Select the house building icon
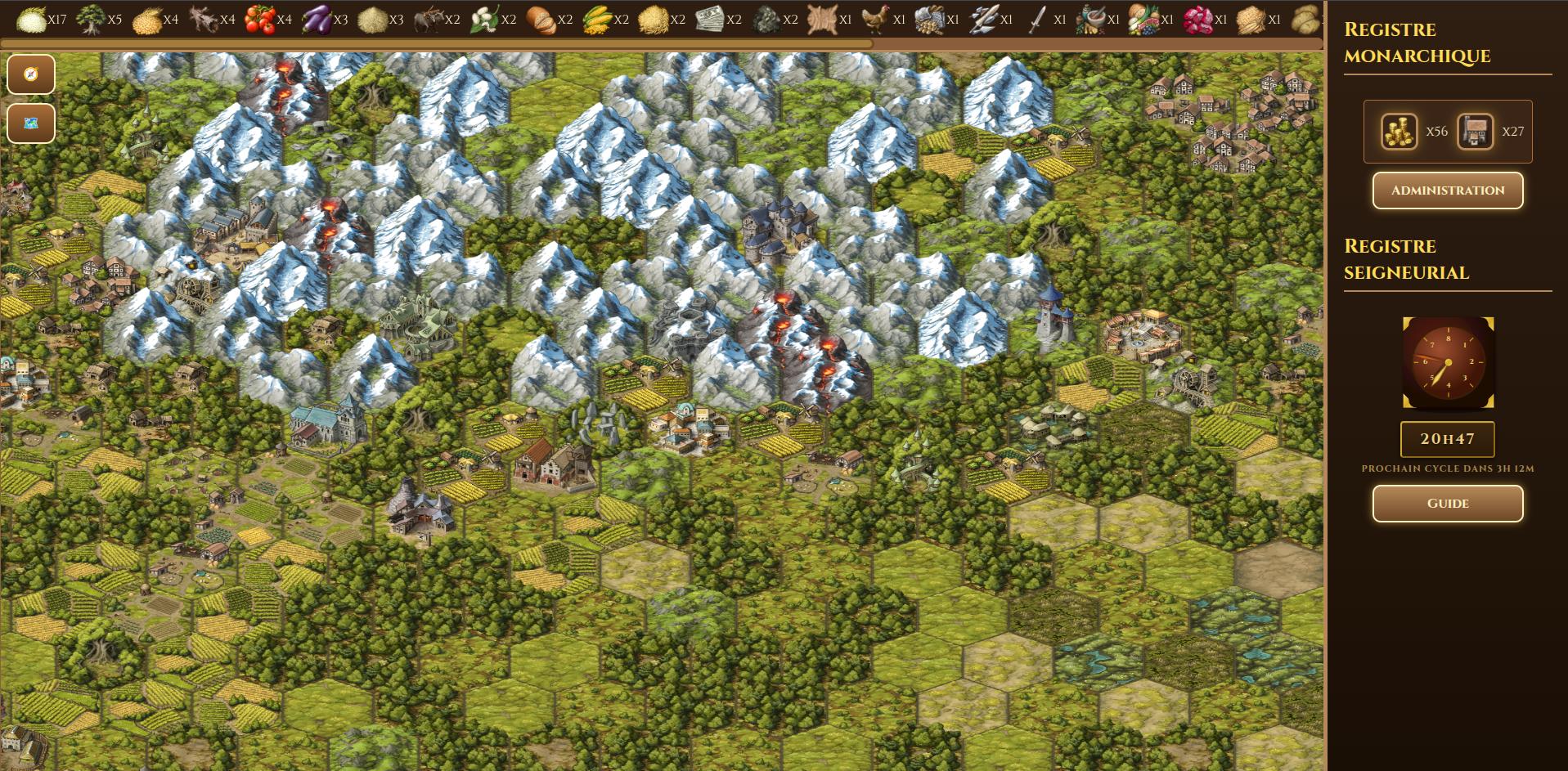Image resolution: width=1568 pixels, height=771 pixels. pos(1475,132)
